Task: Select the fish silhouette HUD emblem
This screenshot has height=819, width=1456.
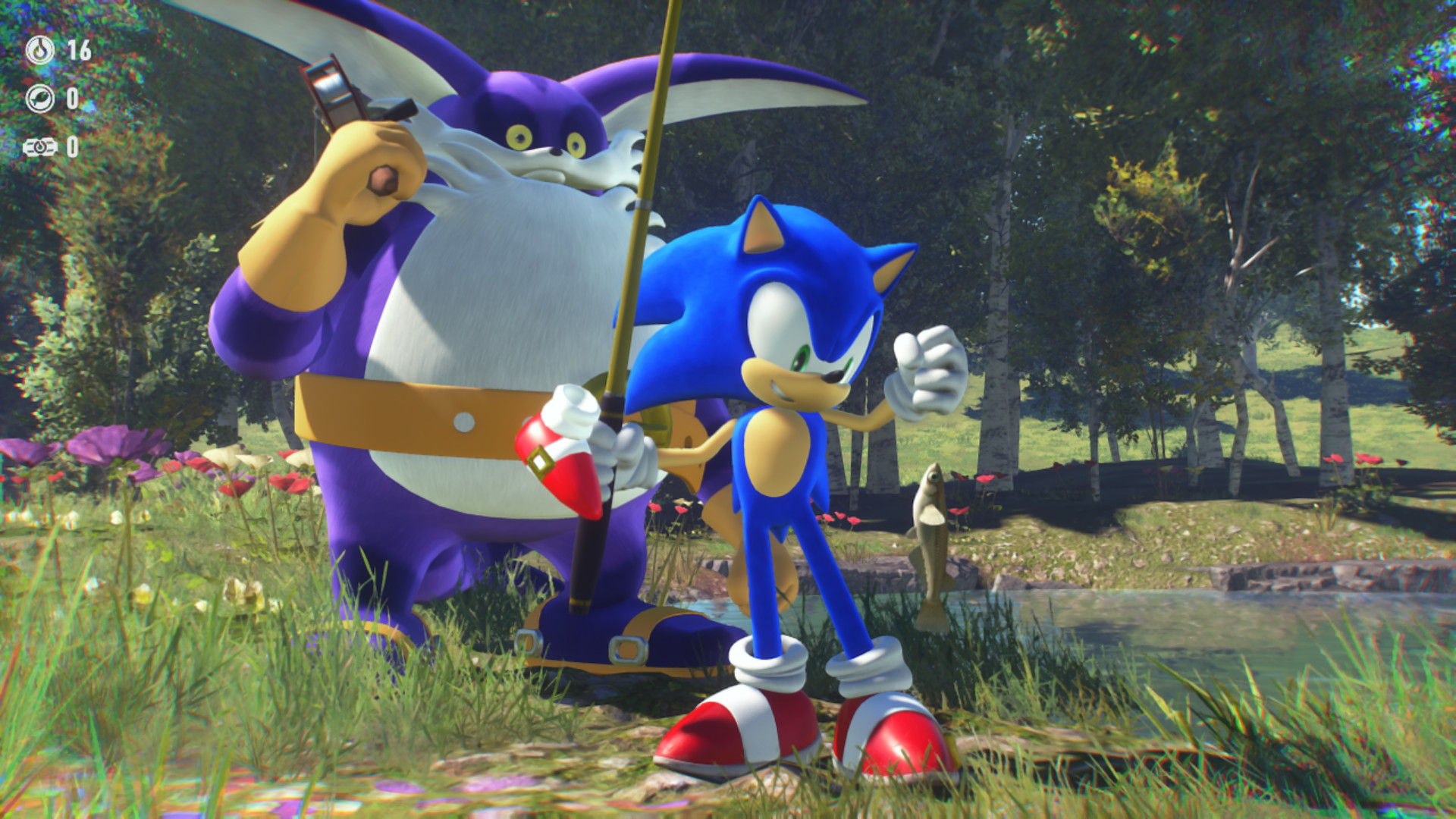Action: [40, 99]
